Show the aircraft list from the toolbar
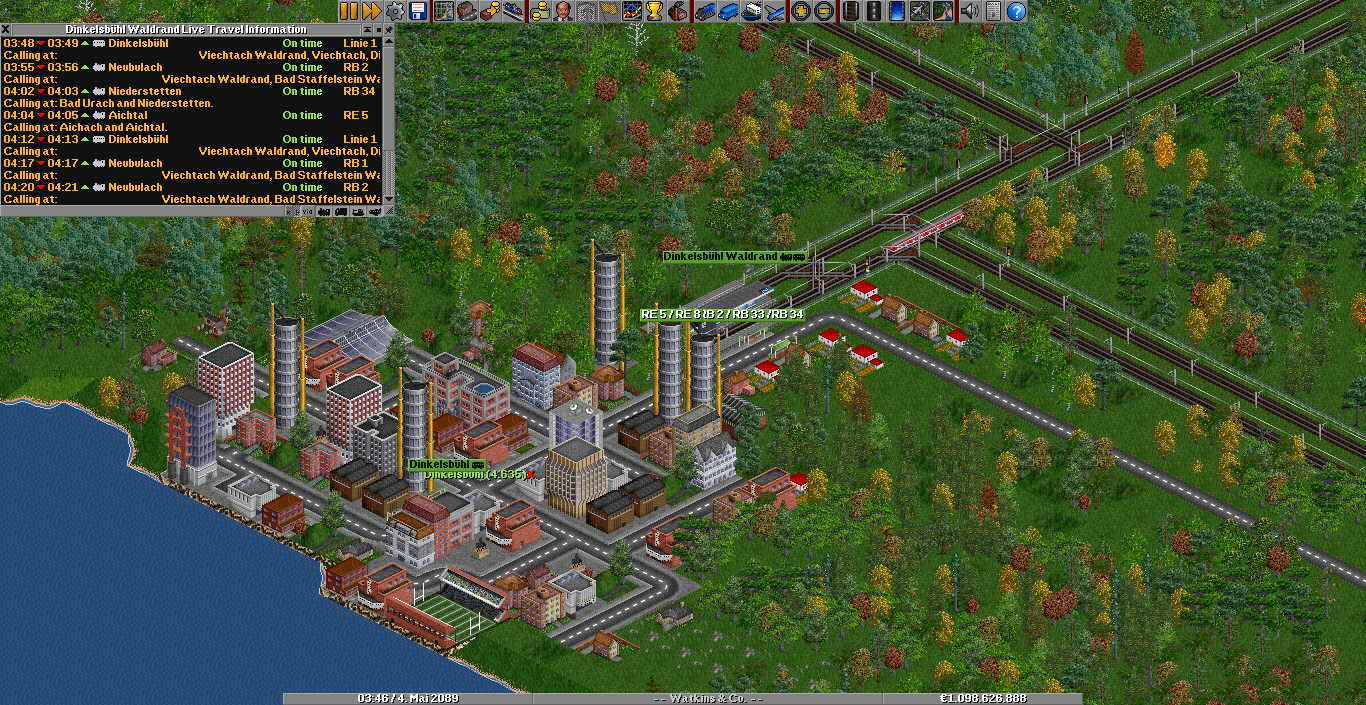This screenshot has height=705, width=1366. 775,11
